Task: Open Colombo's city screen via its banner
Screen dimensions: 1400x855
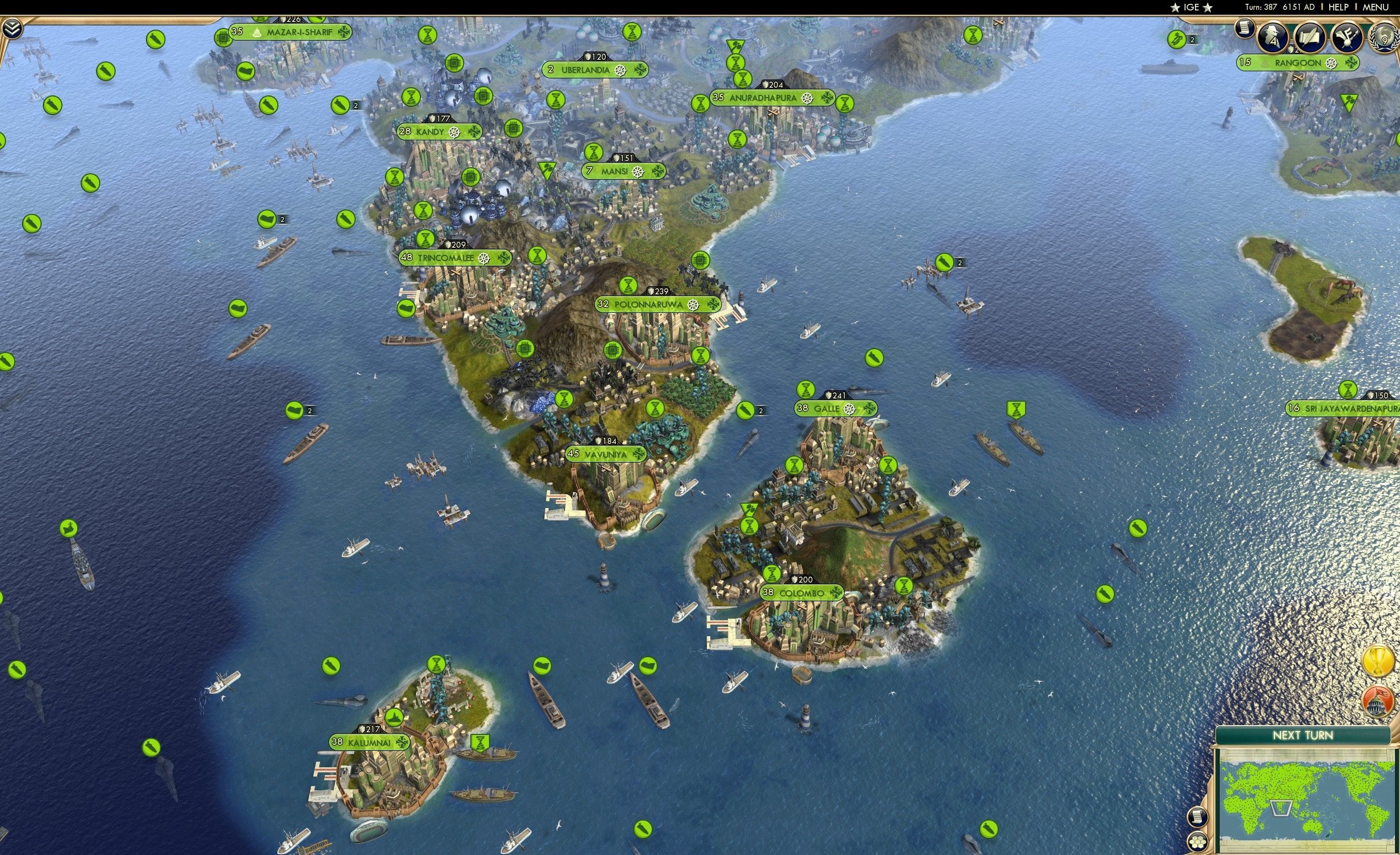Action: pos(803,592)
